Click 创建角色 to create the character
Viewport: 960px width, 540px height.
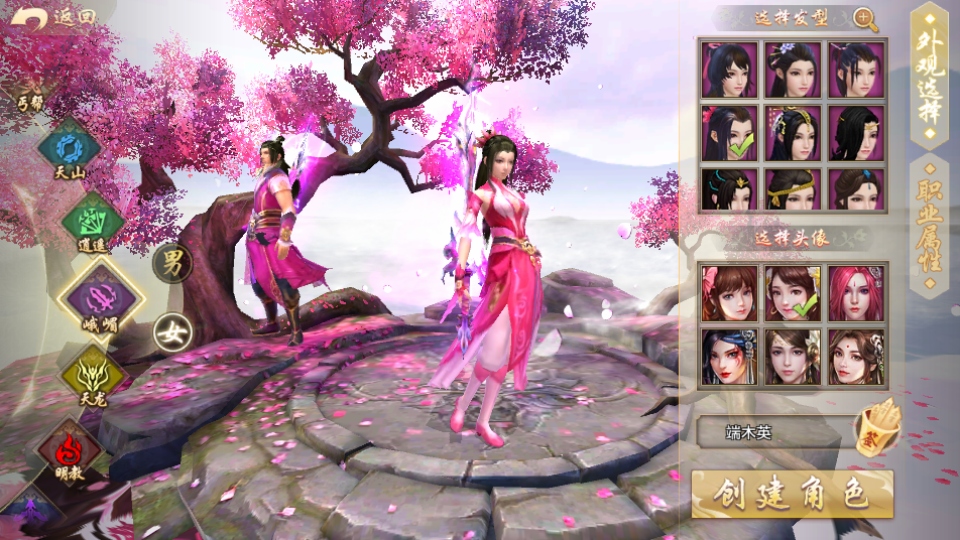792,494
